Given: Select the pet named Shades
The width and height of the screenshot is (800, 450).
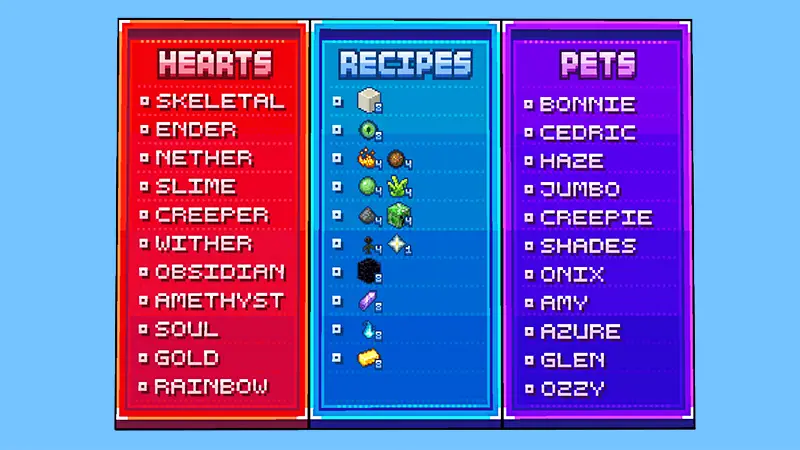Looking at the screenshot, I should coord(588,246).
